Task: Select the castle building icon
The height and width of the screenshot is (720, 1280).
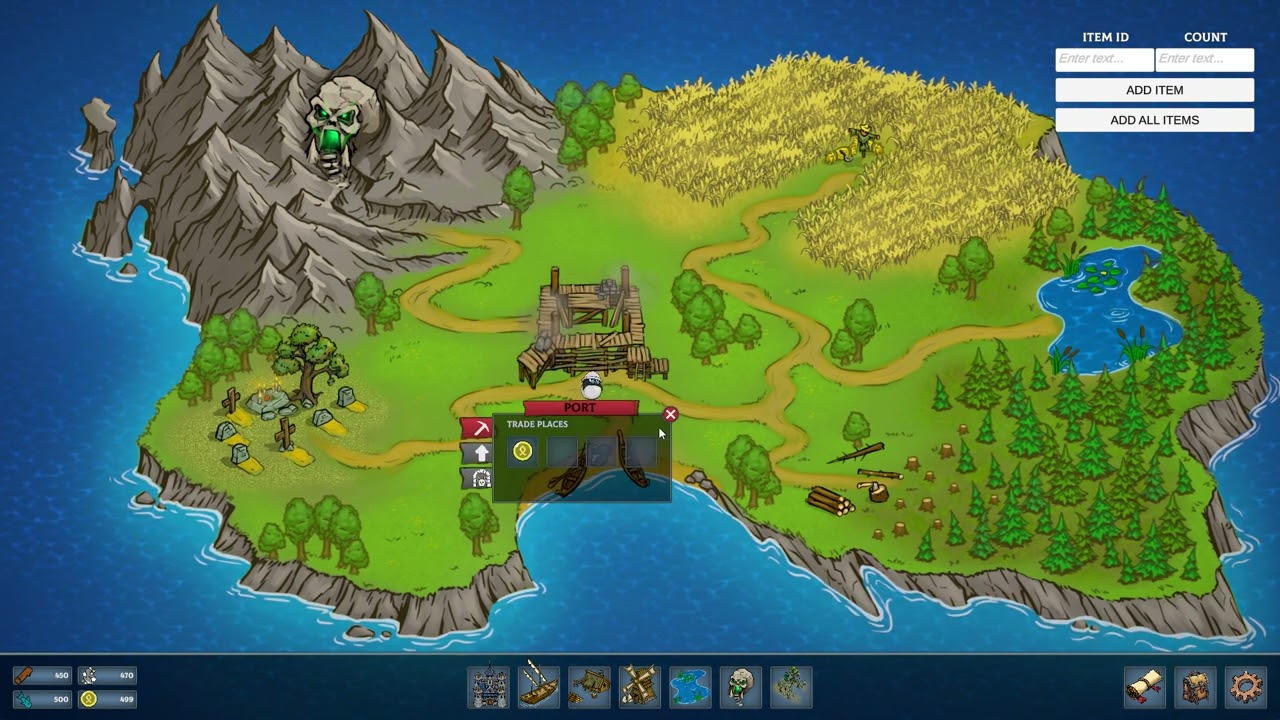Action: pos(488,687)
